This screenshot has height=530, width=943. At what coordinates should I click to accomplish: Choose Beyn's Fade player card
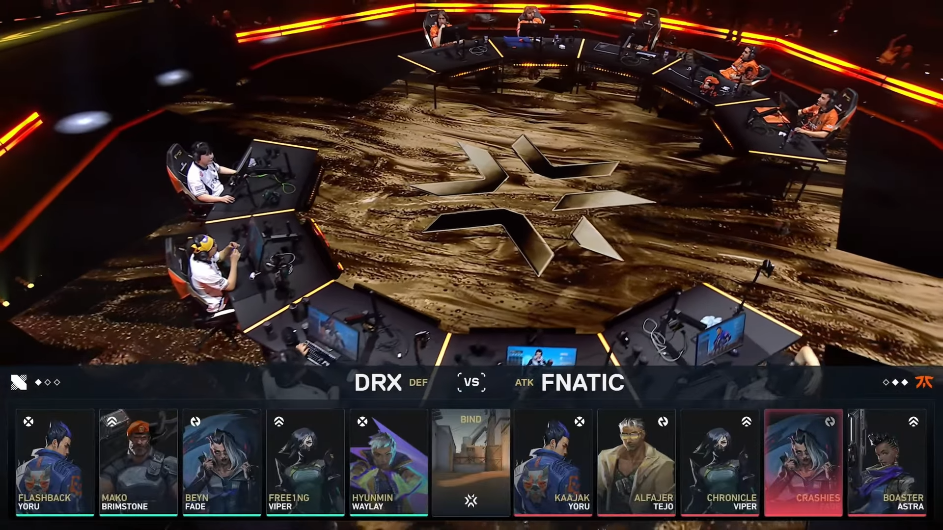pos(221,461)
